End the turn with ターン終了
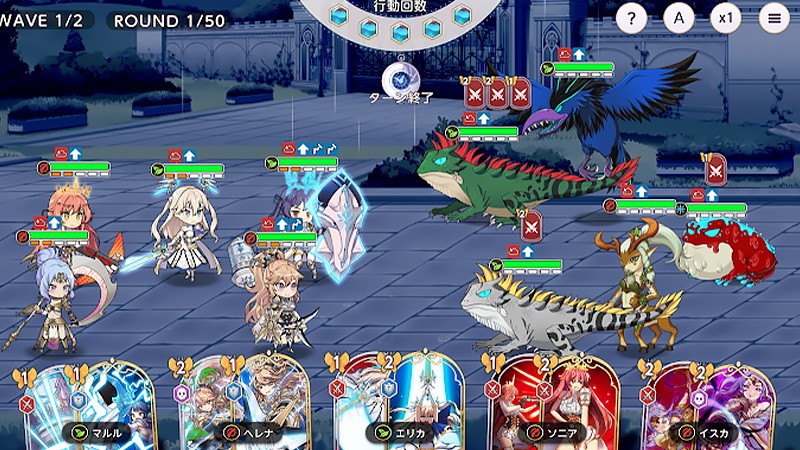 (400, 80)
